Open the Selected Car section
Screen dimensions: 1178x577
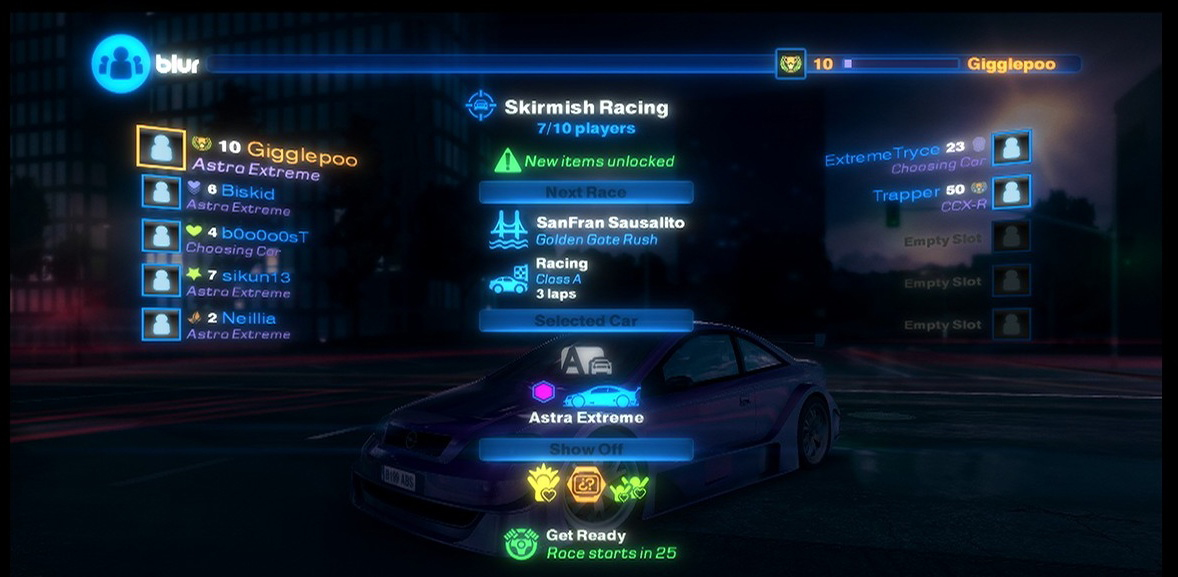point(586,321)
